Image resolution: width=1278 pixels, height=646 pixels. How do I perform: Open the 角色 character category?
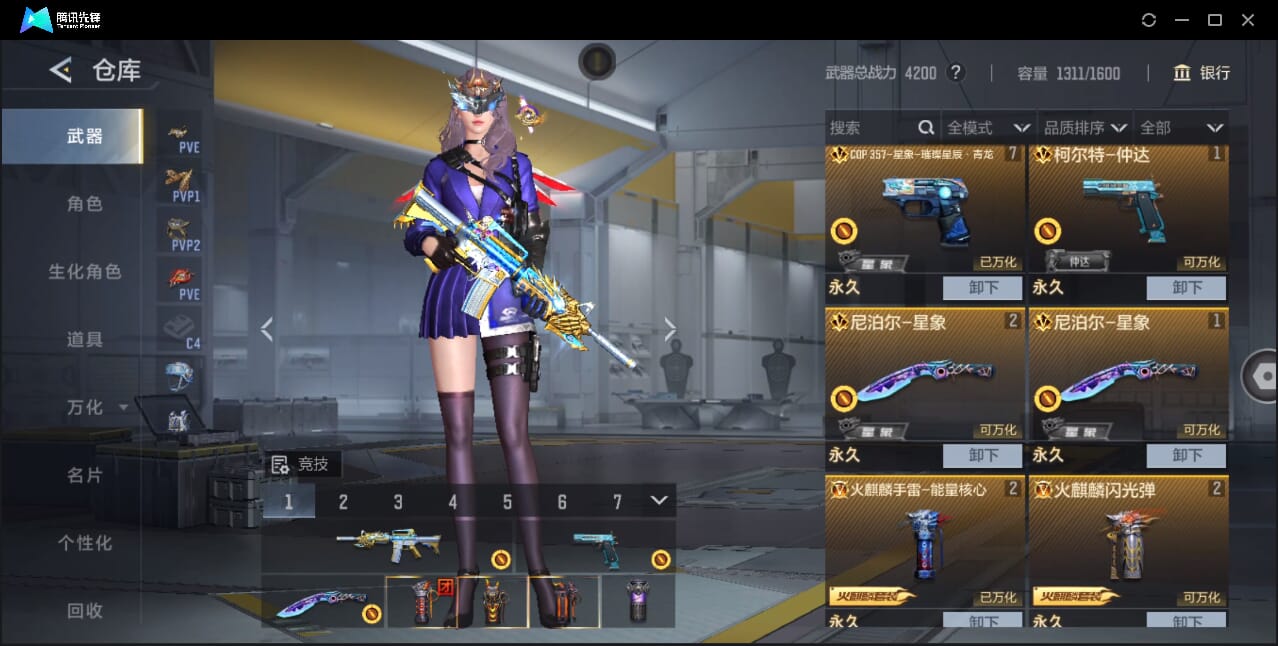click(x=85, y=204)
